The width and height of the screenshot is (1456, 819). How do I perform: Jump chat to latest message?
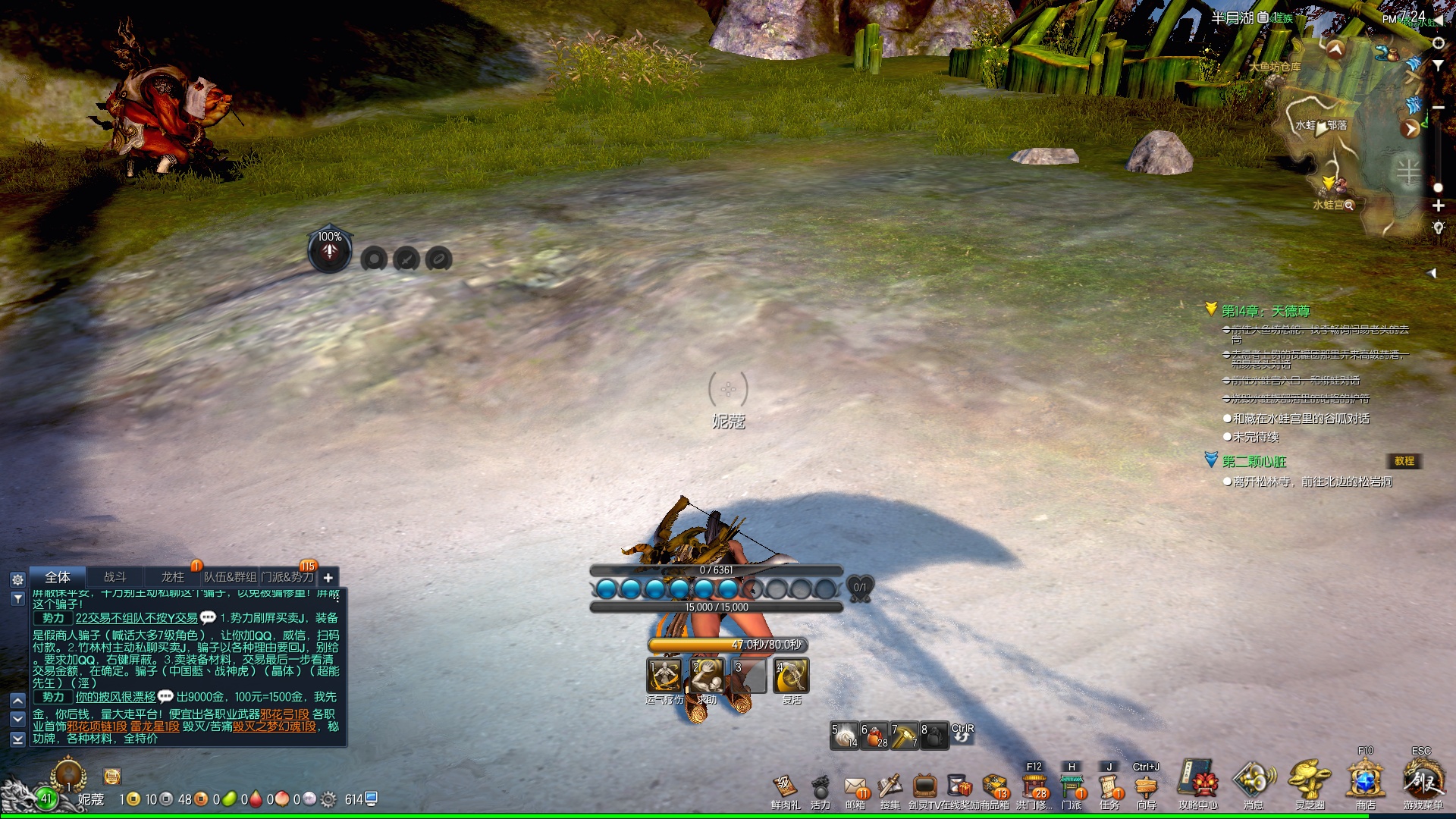click(17, 738)
